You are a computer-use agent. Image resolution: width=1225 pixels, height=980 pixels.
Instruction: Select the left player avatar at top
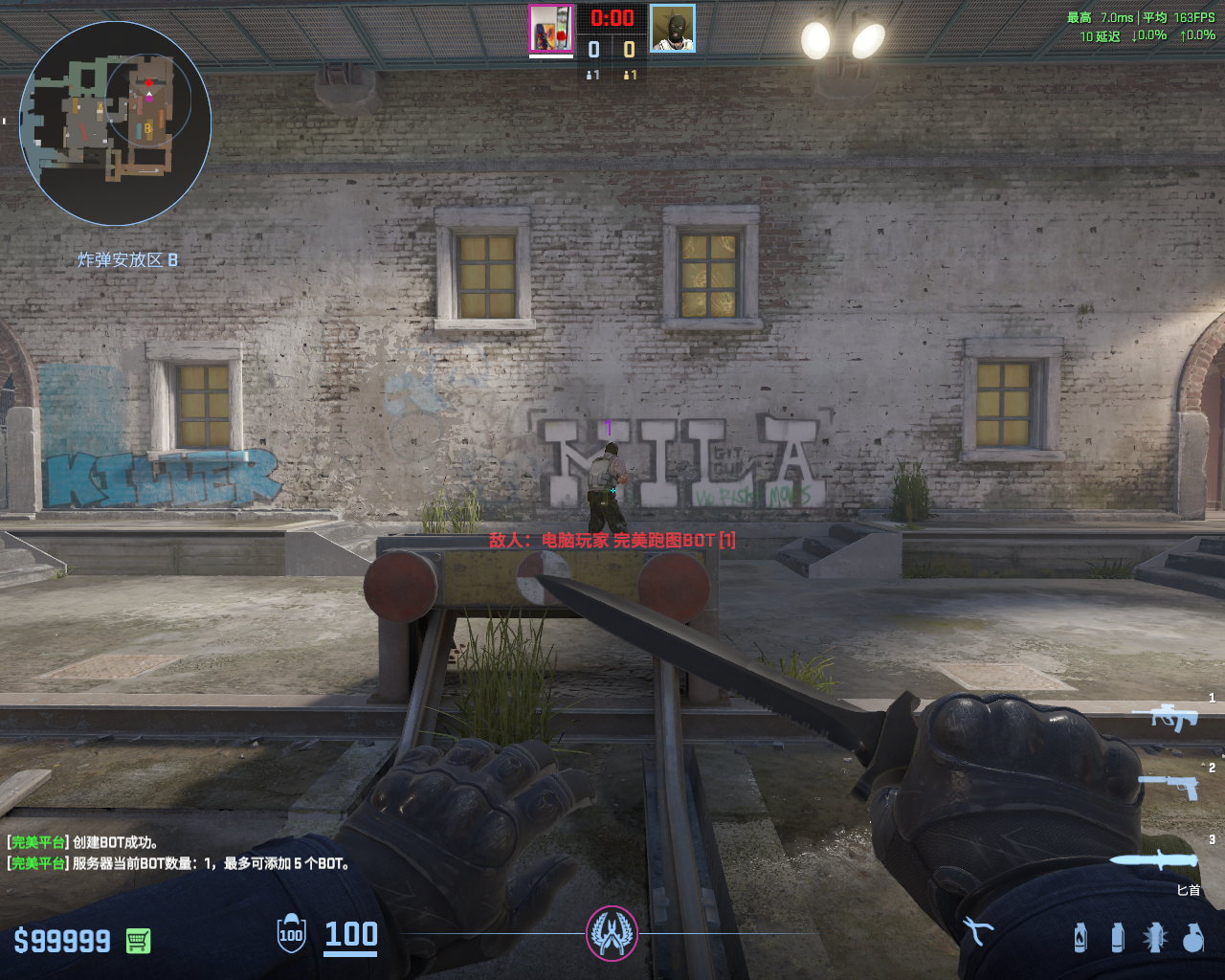click(552, 29)
